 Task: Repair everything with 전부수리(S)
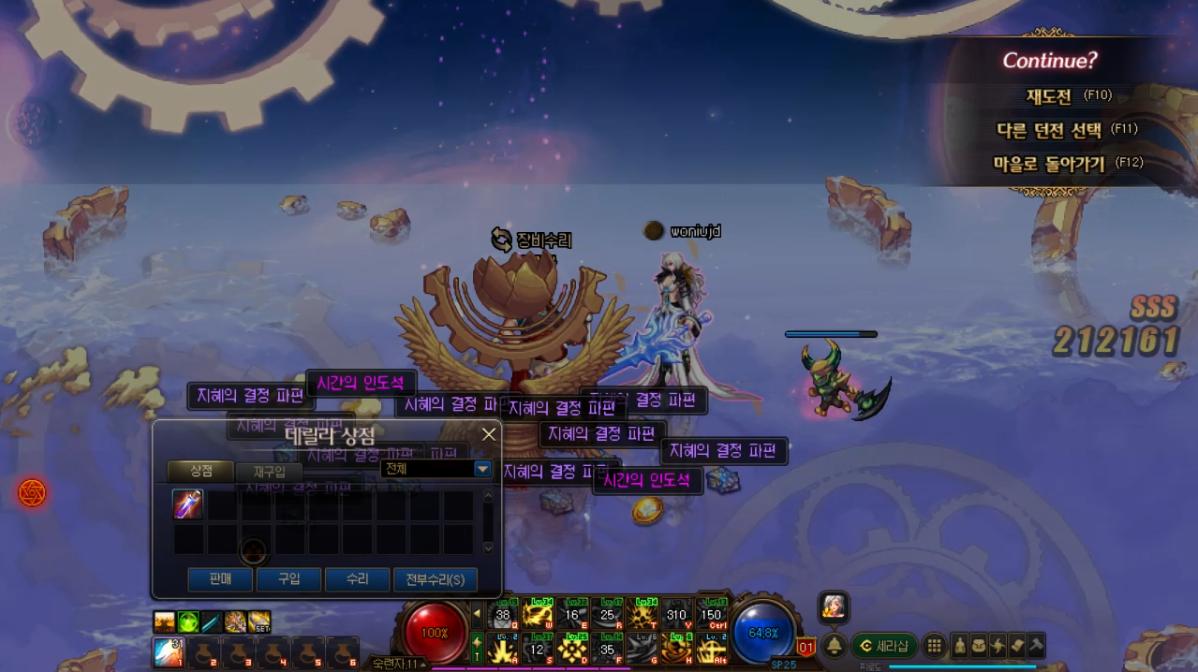(x=435, y=579)
